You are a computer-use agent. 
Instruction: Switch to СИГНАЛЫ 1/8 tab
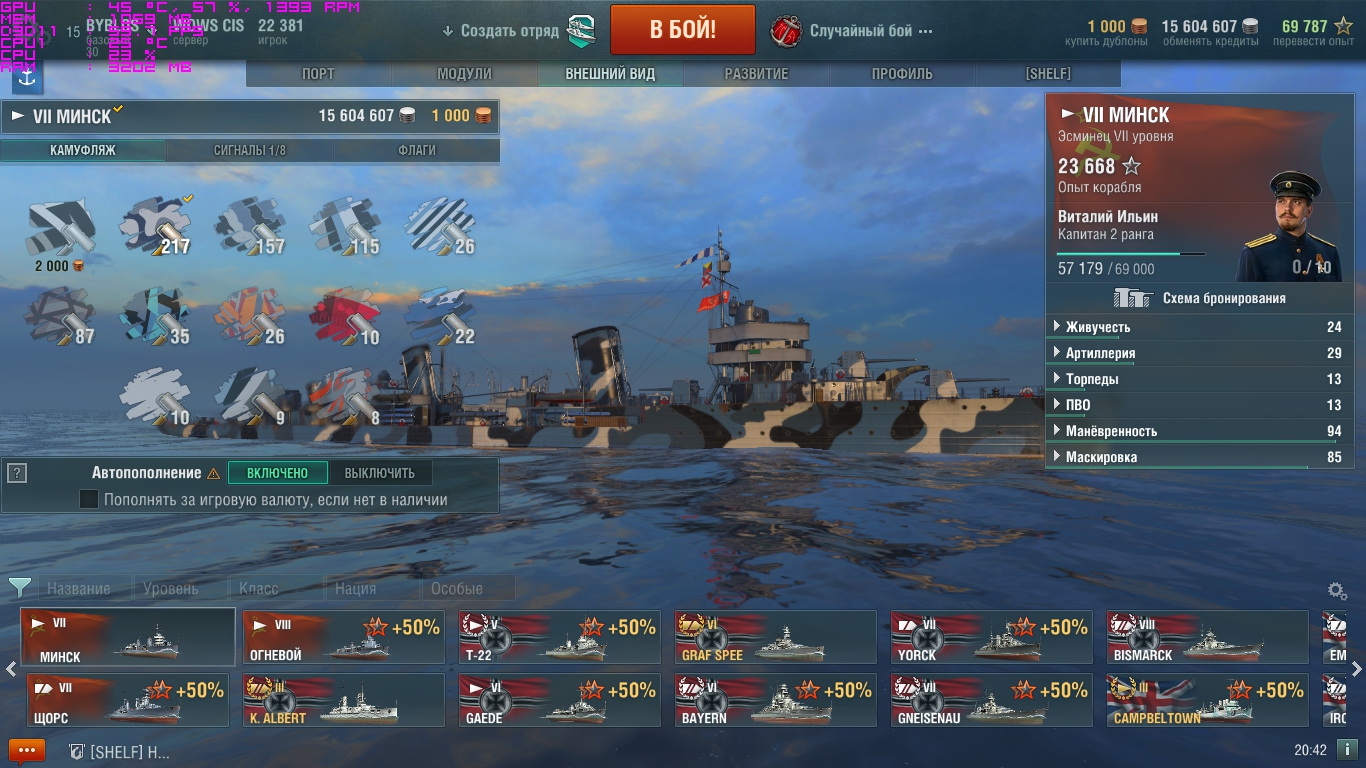click(249, 151)
